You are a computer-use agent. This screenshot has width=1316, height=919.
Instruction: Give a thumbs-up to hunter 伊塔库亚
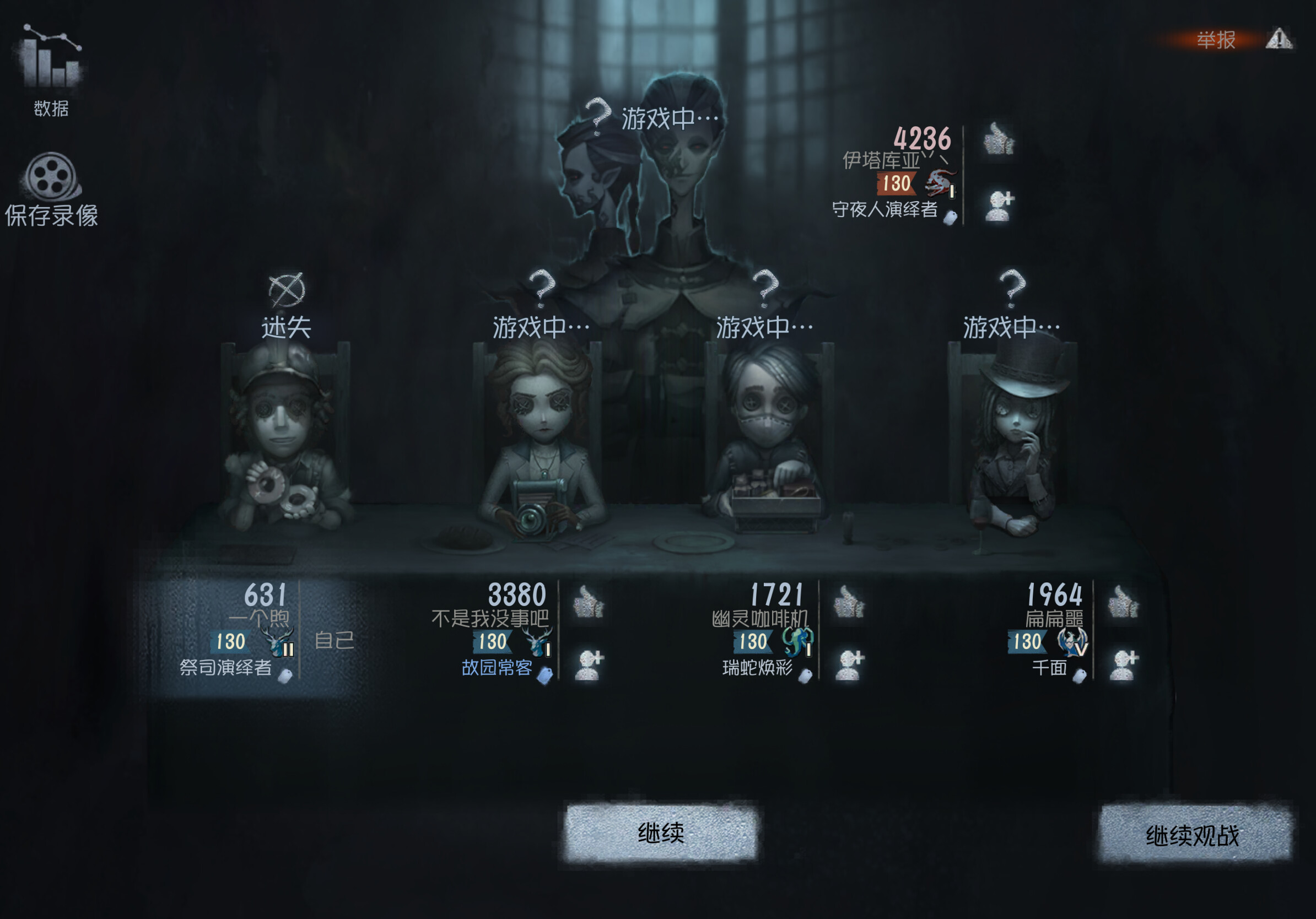(999, 139)
